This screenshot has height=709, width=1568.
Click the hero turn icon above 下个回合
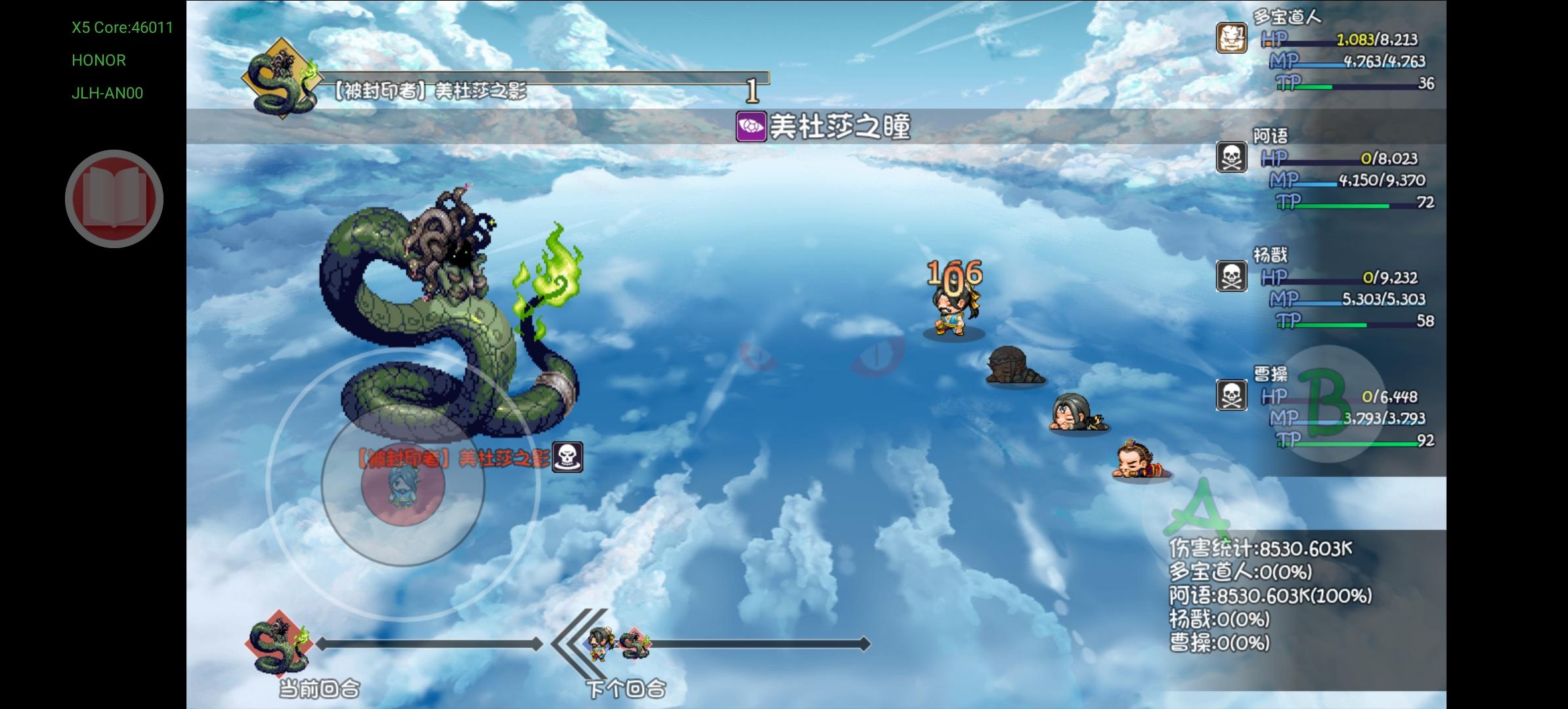coord(599,645)
